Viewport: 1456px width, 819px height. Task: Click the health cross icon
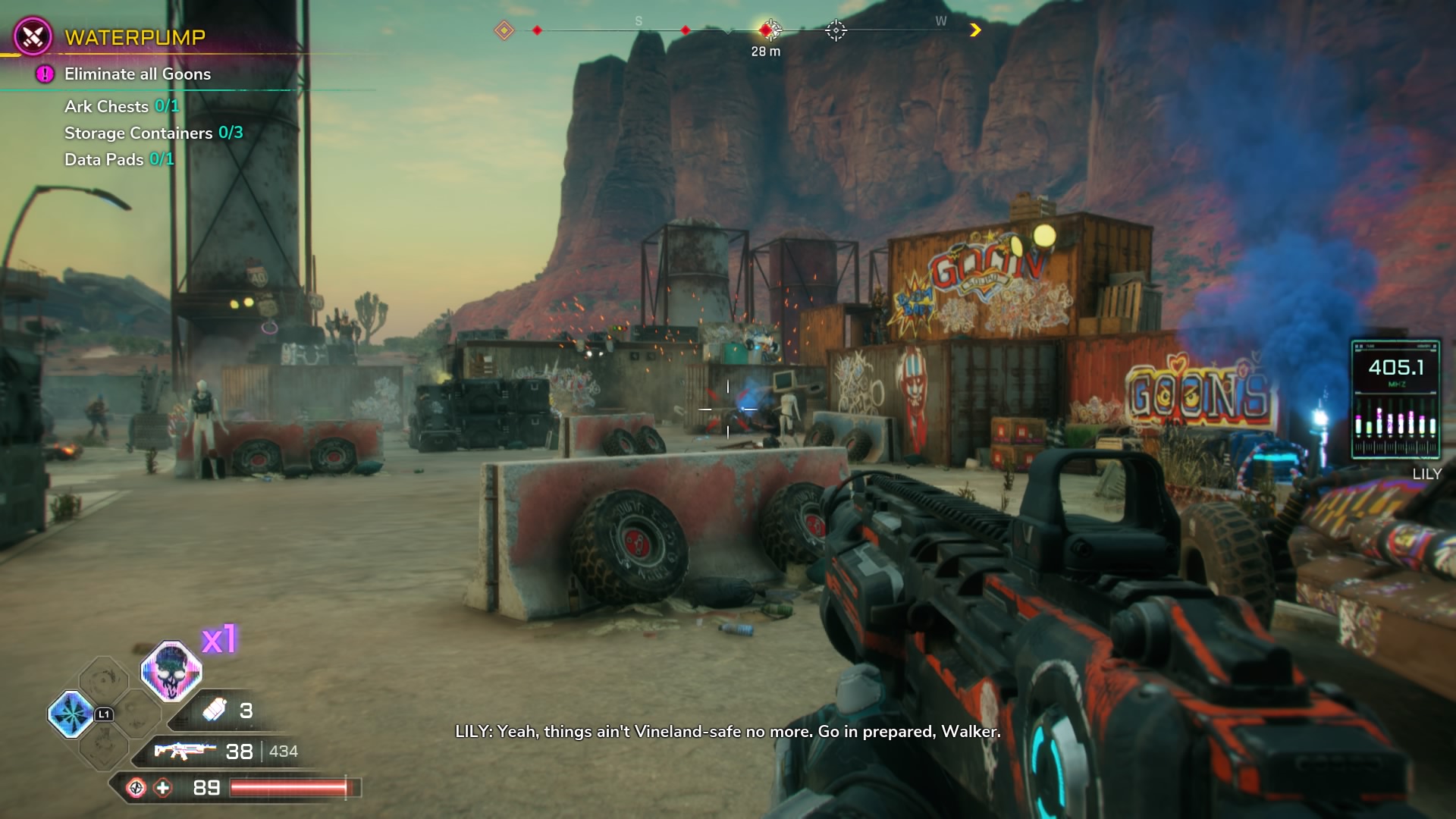[x=163, y=788]
